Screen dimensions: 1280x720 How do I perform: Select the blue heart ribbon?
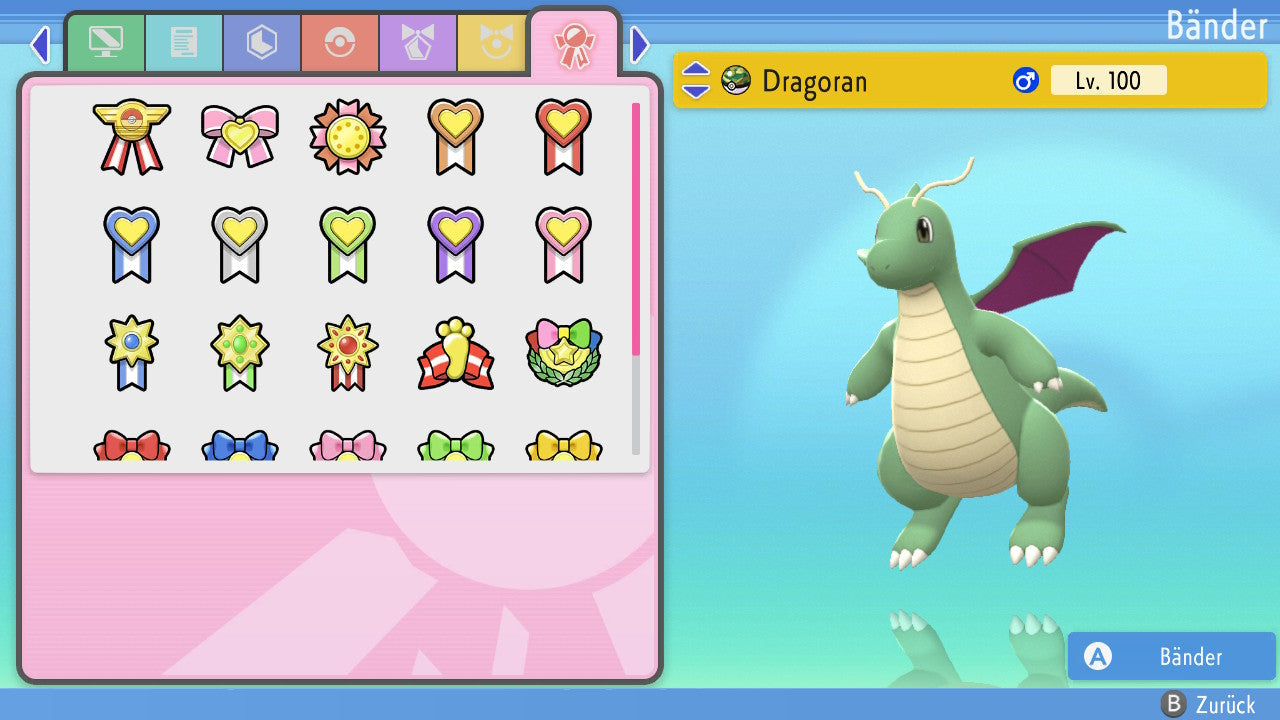click(132, 244)
